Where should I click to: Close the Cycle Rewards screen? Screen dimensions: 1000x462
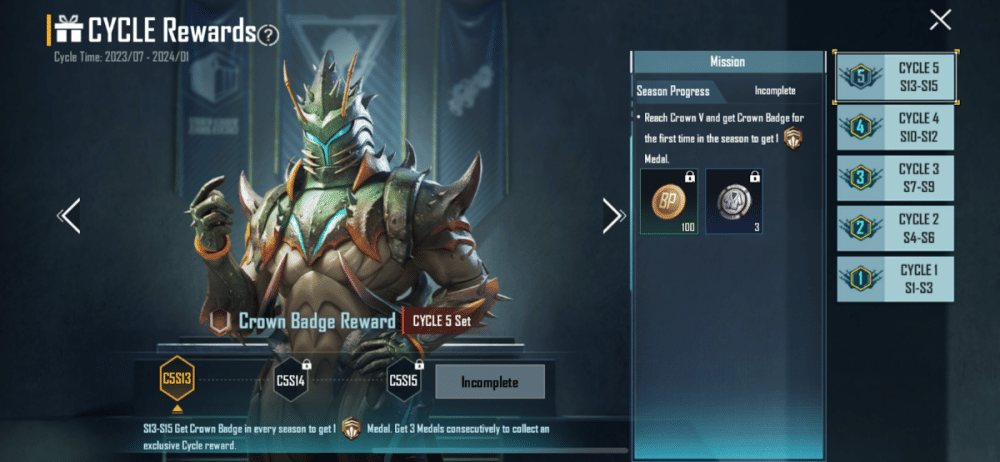coord(940,19)
